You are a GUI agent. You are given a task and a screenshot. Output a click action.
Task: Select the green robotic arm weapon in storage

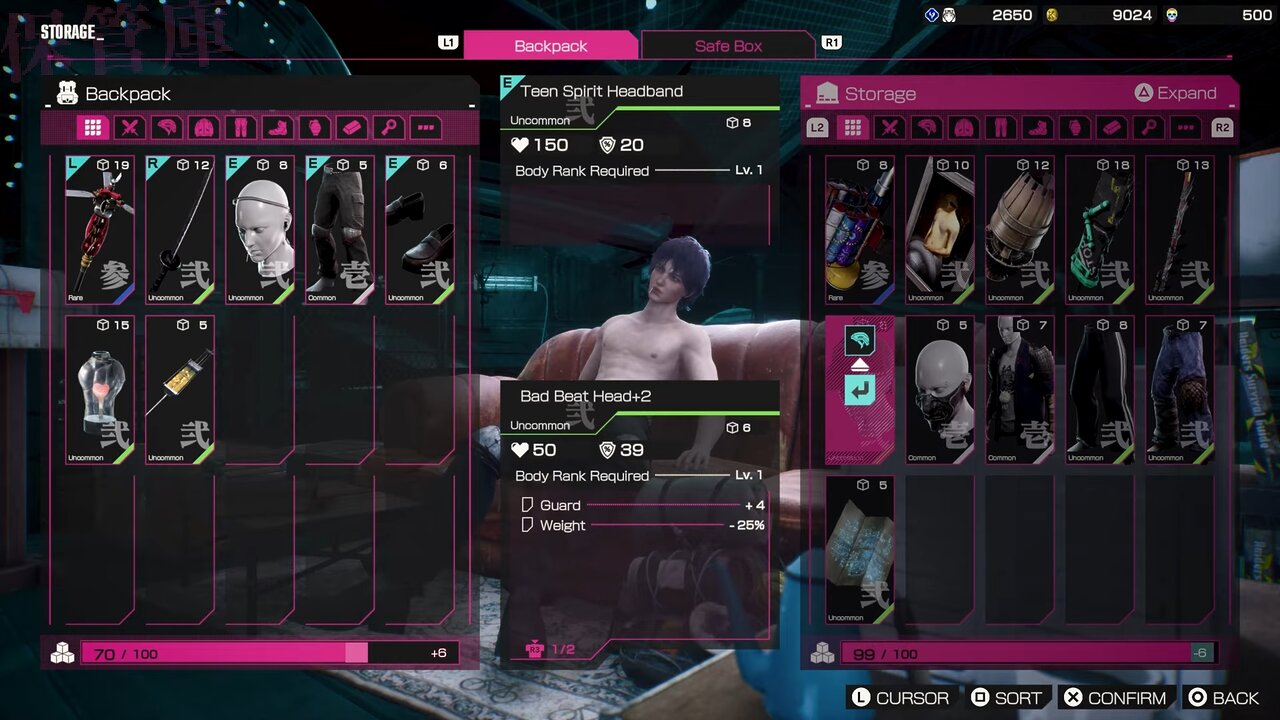tap(1100, 230)
